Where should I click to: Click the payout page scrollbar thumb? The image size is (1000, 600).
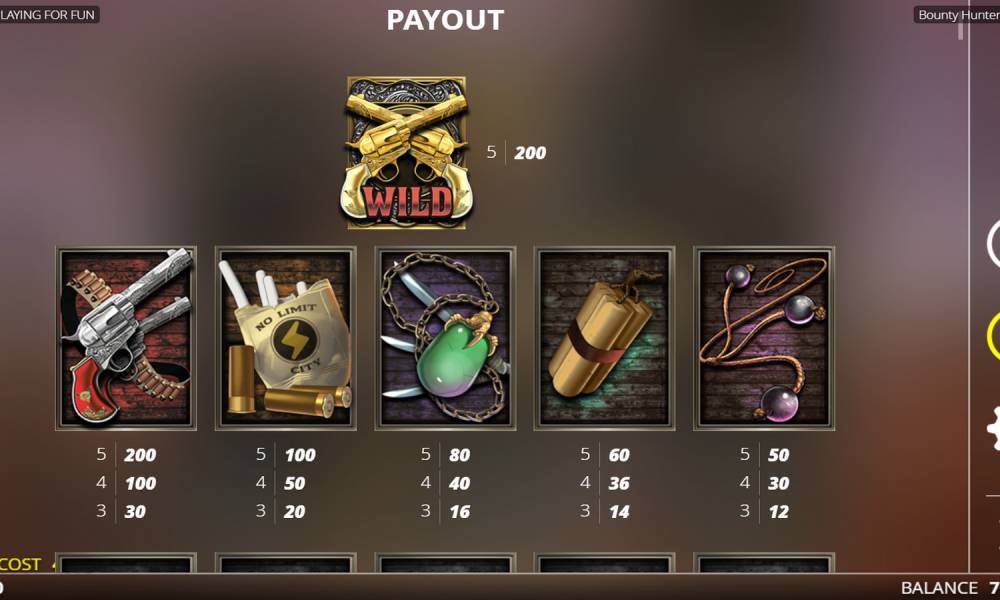pyautogui.click(x=961, y=30)
